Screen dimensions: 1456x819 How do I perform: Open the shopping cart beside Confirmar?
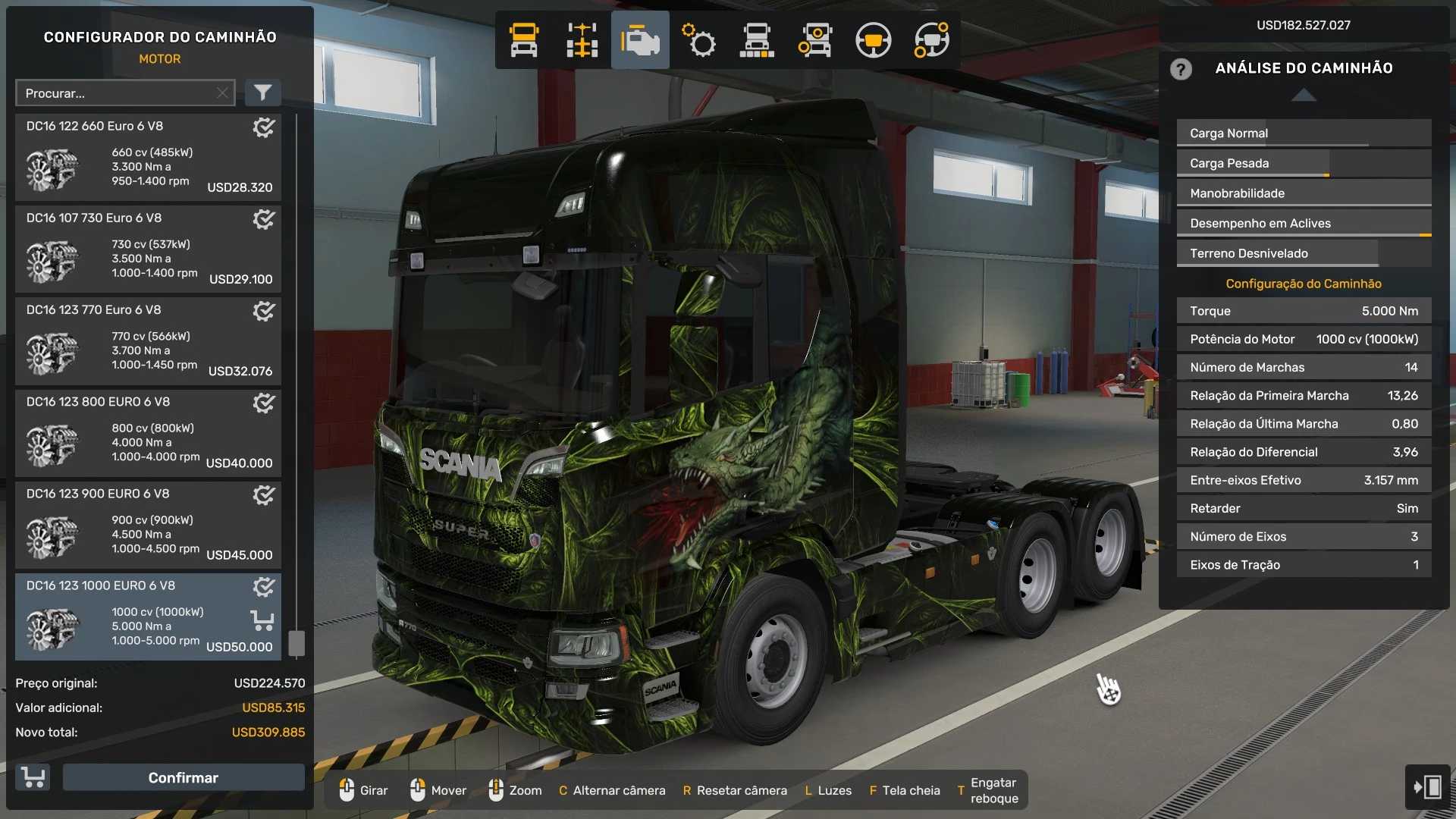click(33, 777)
